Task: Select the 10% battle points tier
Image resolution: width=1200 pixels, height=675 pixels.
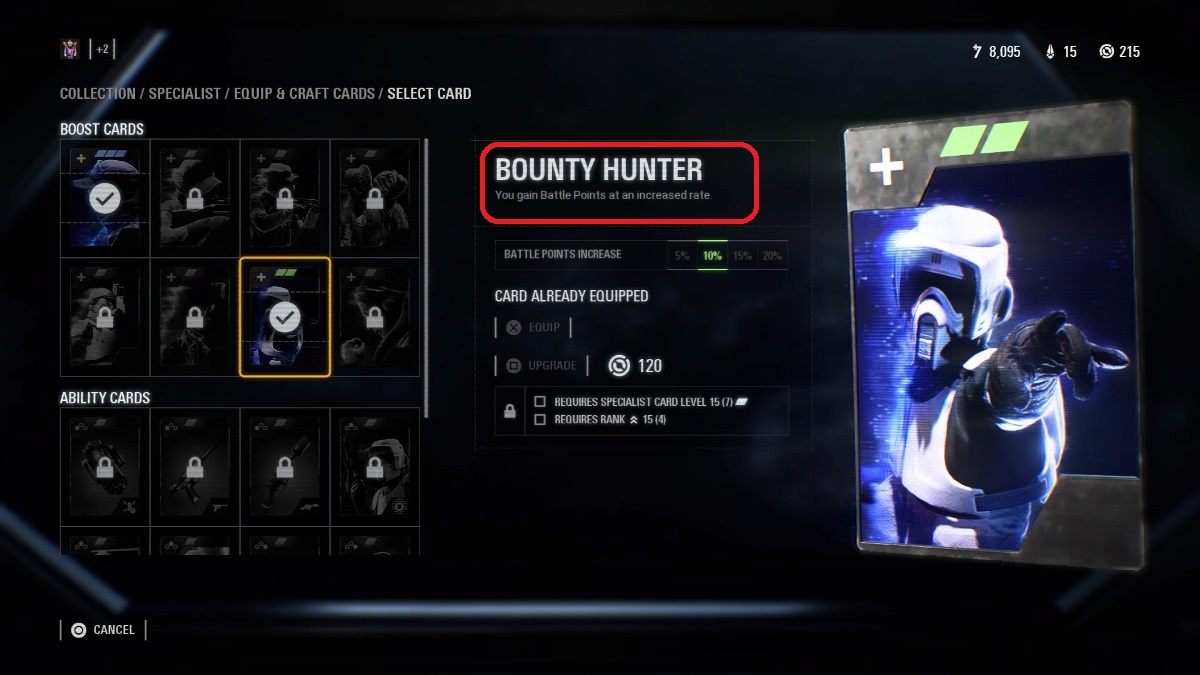Action: point(712,255)
